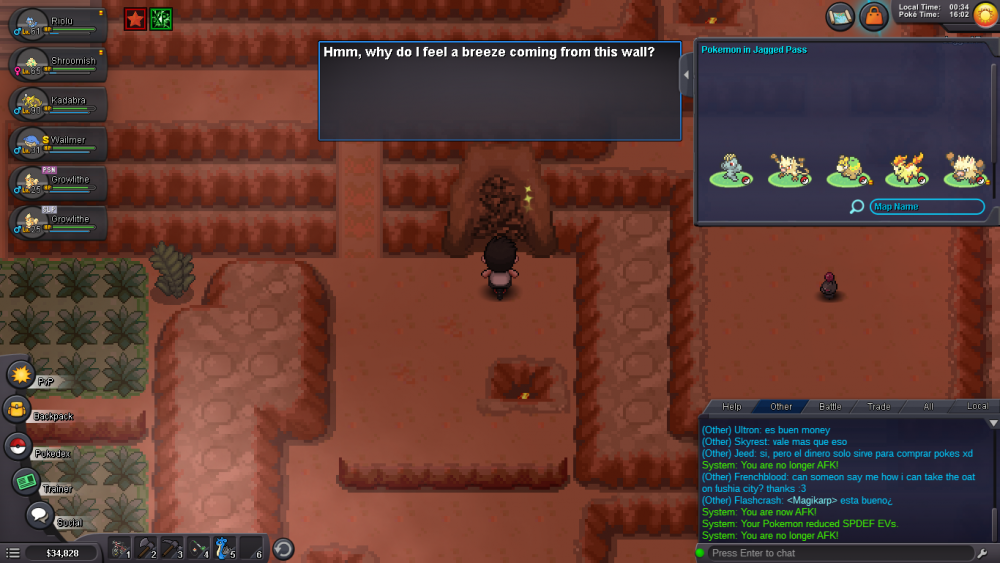Switch to the Trade chat tab
This screenshot has width=1000, height=563.
[879, 407]
